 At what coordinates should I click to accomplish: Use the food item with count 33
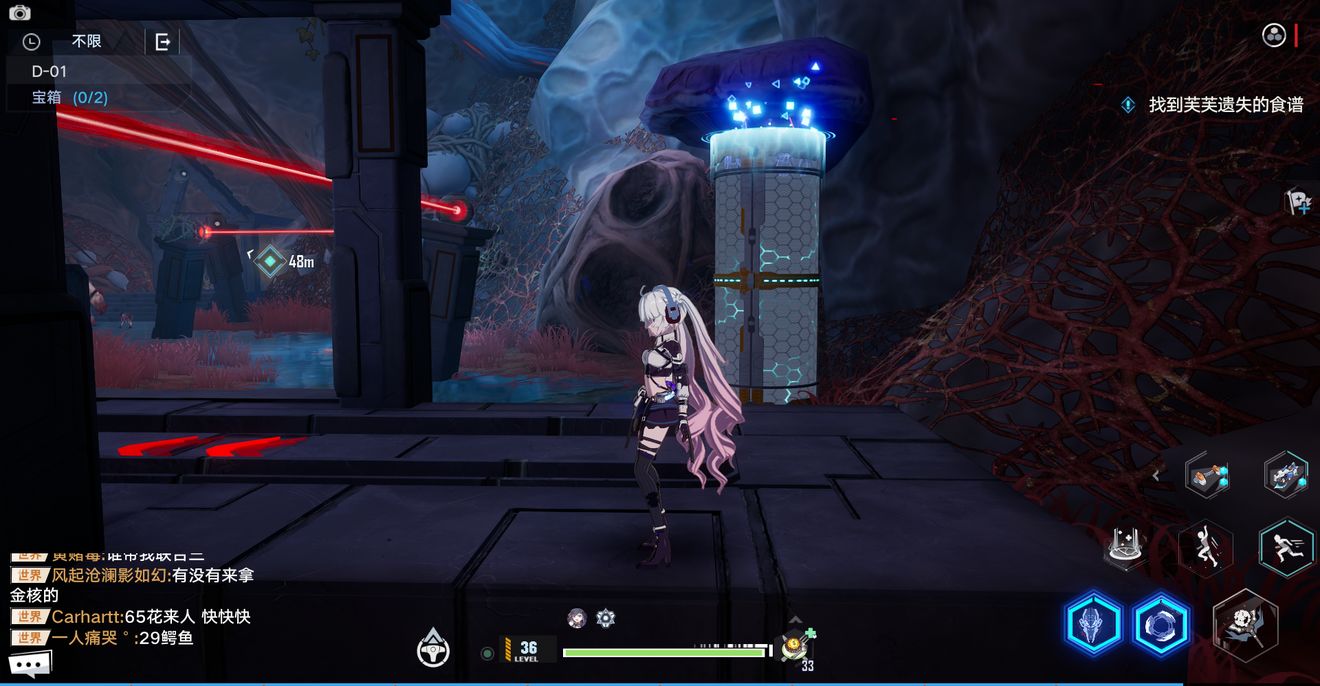(796, 648)
